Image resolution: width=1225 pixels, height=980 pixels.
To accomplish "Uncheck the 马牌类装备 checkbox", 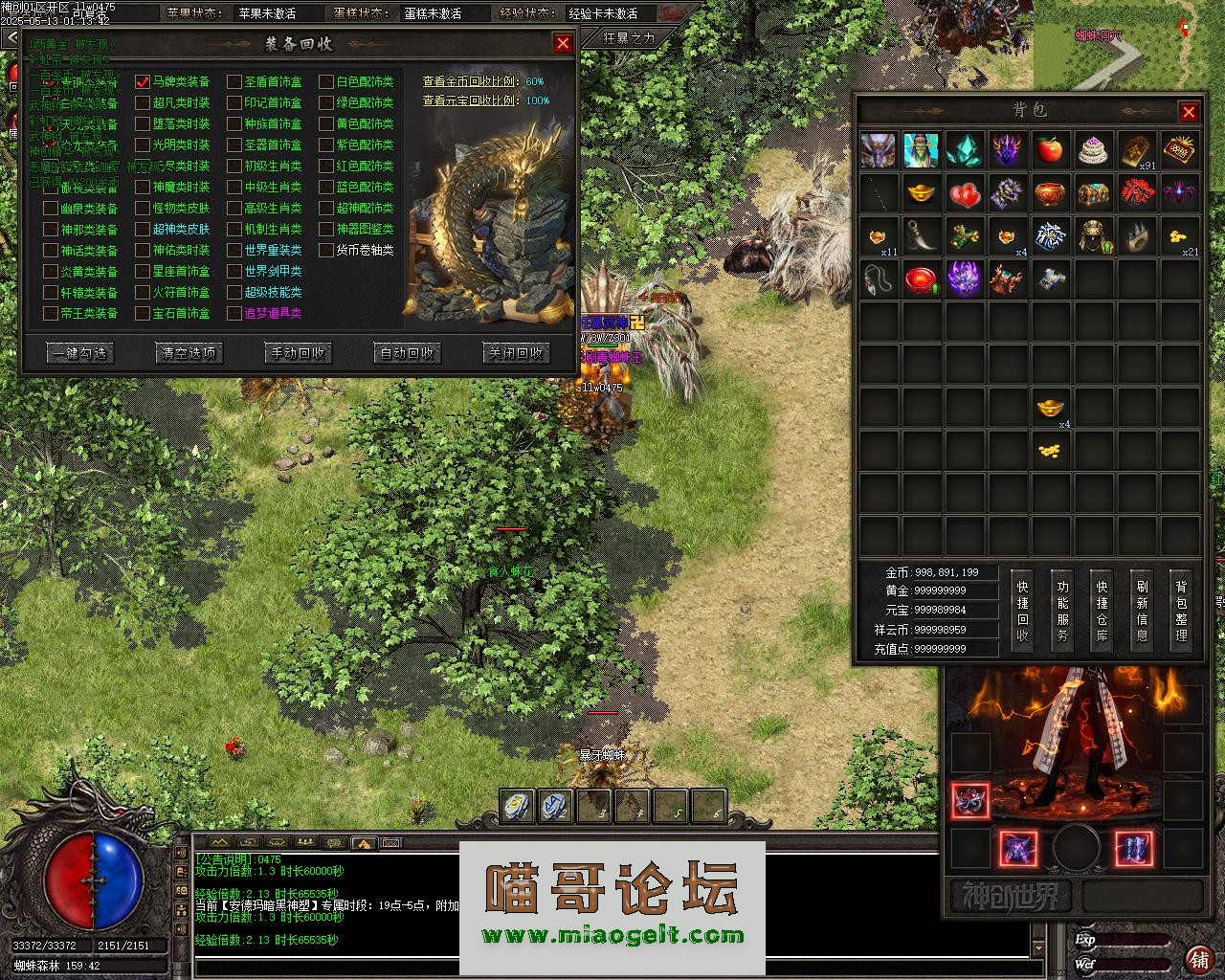I will tap(143, 82).
